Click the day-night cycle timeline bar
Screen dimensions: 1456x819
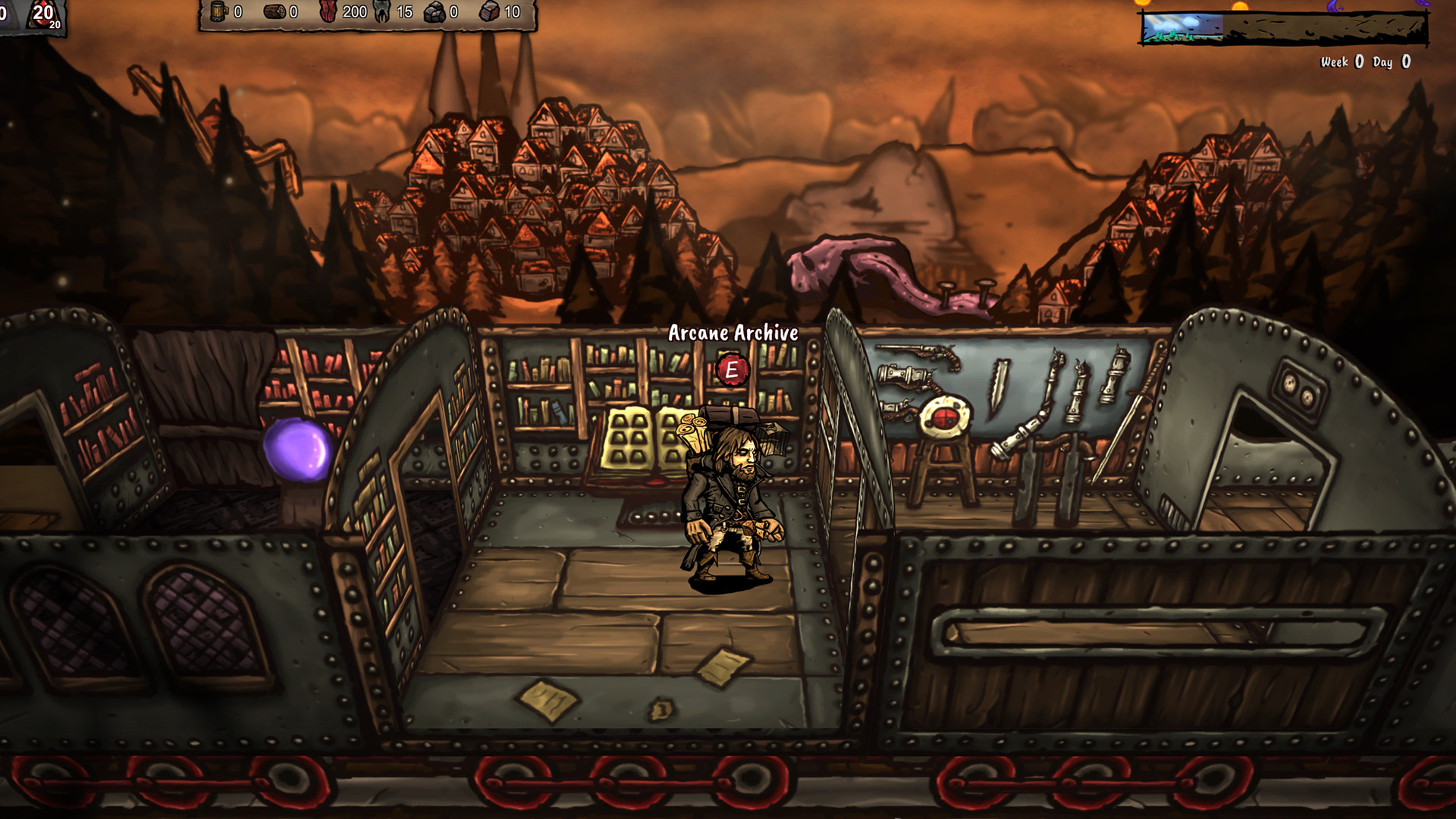[x=1283, y=28]
